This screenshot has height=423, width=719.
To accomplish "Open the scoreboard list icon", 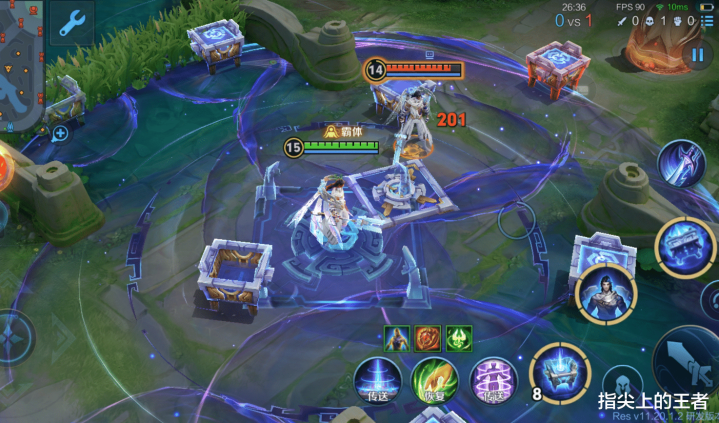I will click(707, 20).
